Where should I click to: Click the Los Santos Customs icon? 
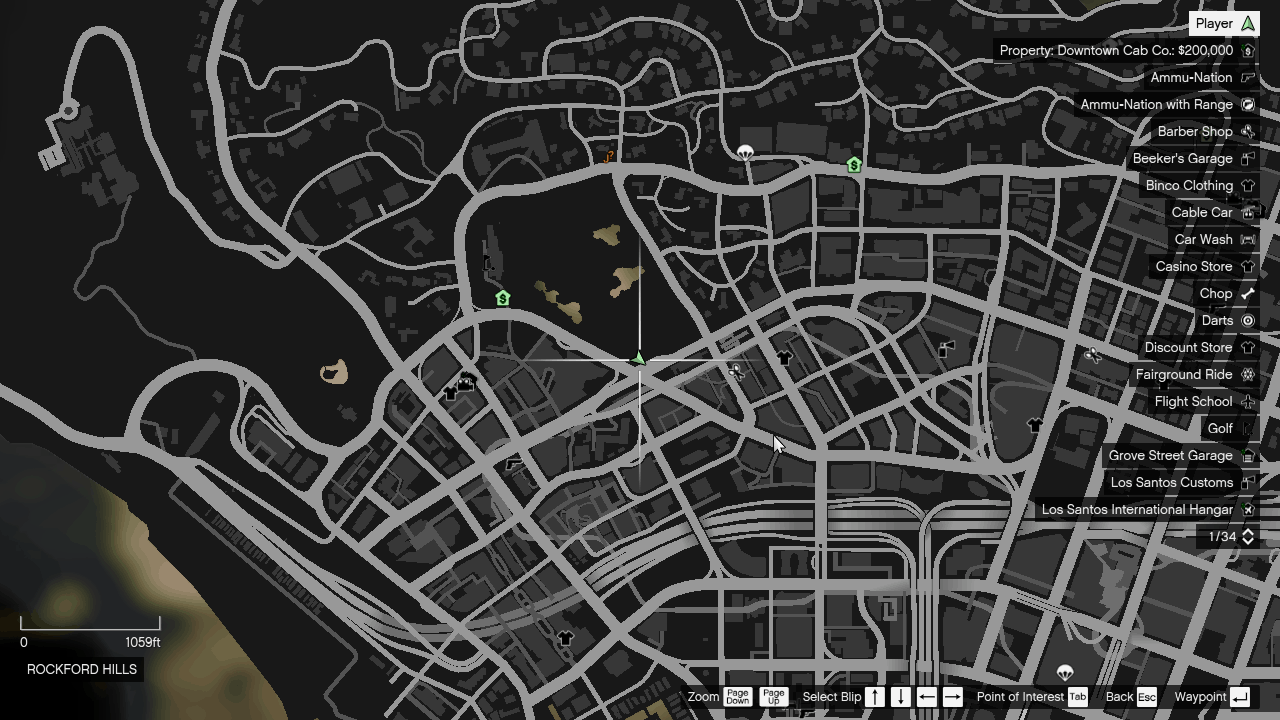point(1246,482)
